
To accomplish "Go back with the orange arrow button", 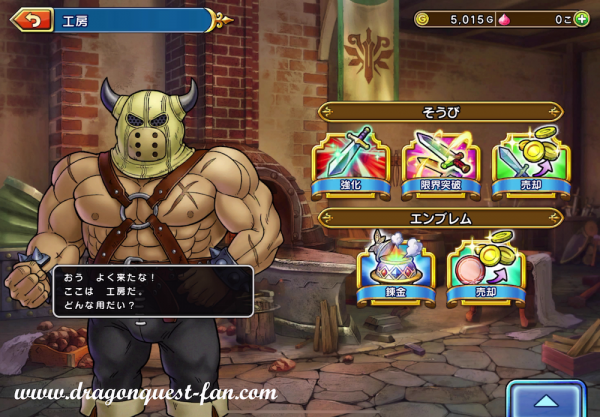I will 33,20.
